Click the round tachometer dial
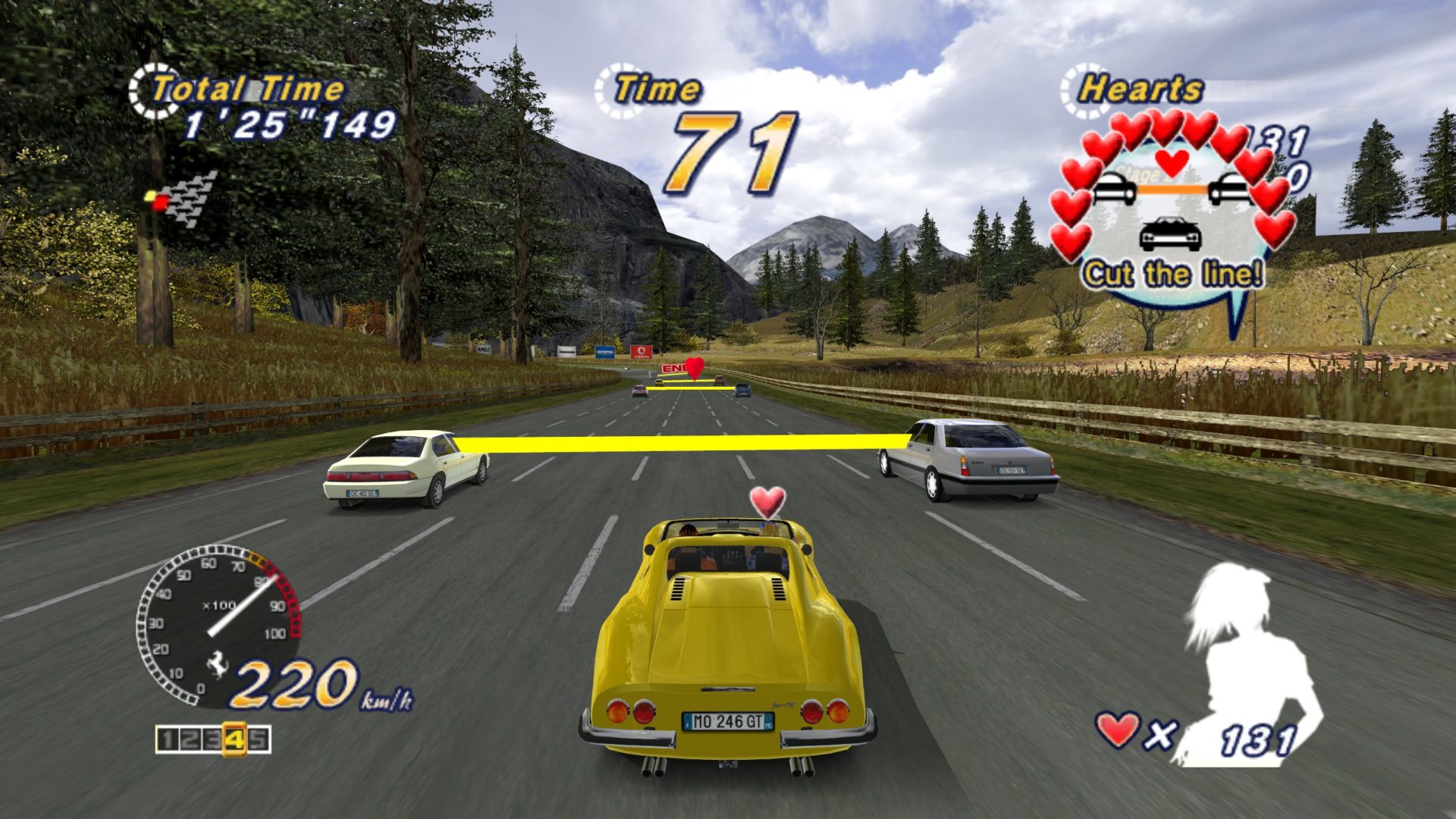The width and height of the screenshot is (1456, 819). point(218,624)
